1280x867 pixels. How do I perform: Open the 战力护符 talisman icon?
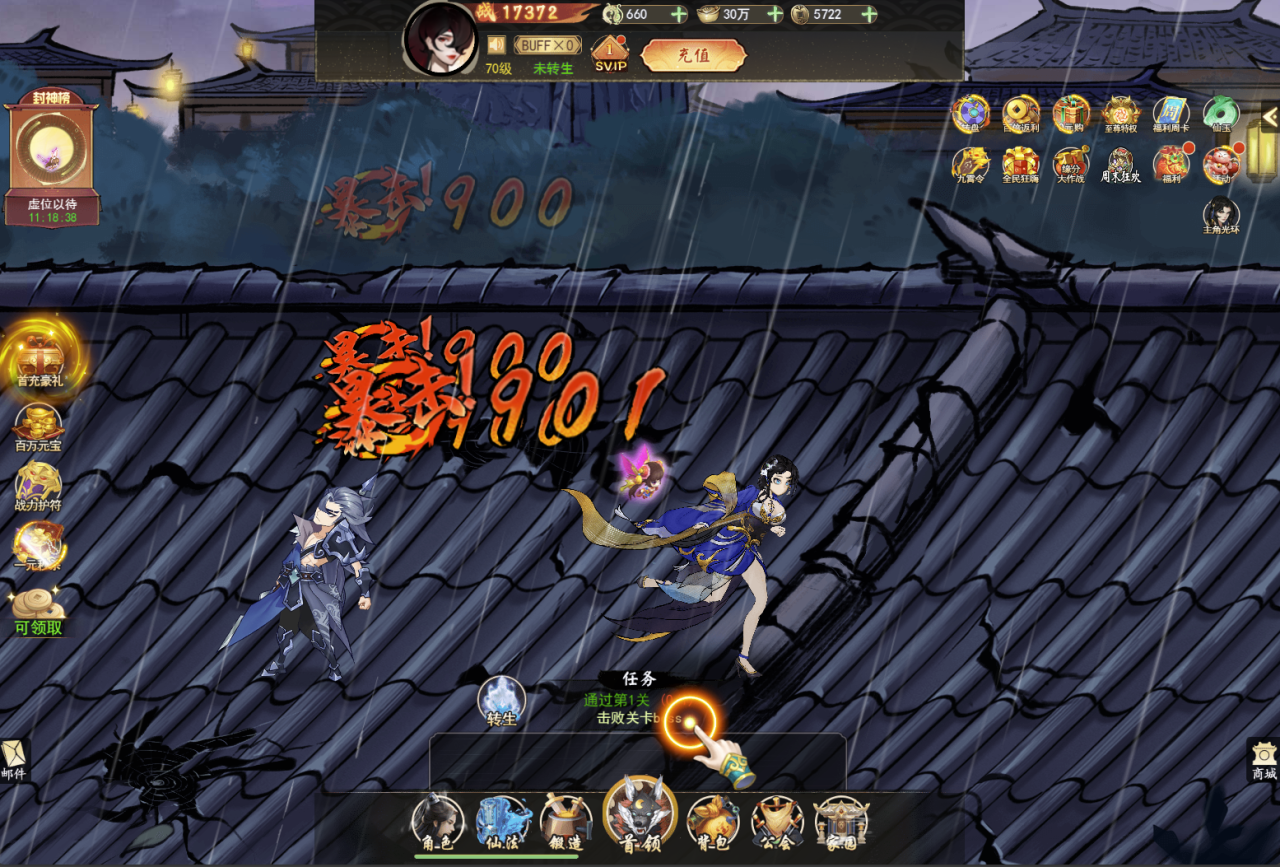(38, 485)
